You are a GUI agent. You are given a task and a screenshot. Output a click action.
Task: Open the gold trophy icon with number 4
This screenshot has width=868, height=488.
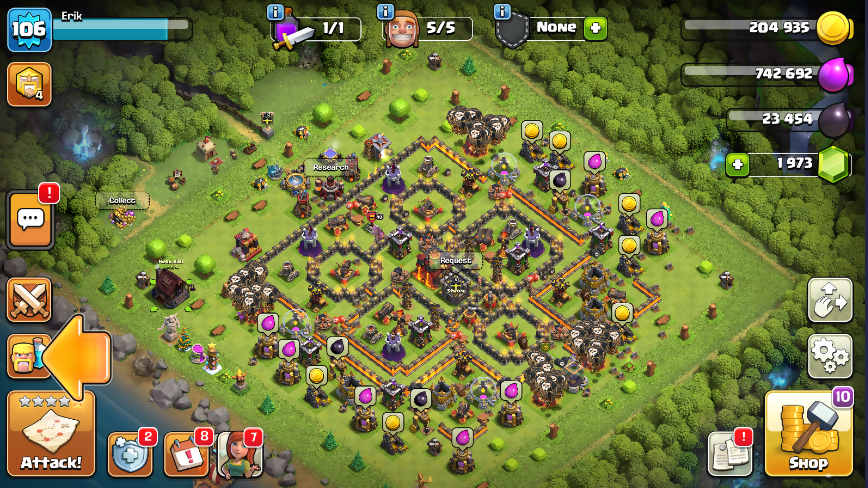click(29, 85)
